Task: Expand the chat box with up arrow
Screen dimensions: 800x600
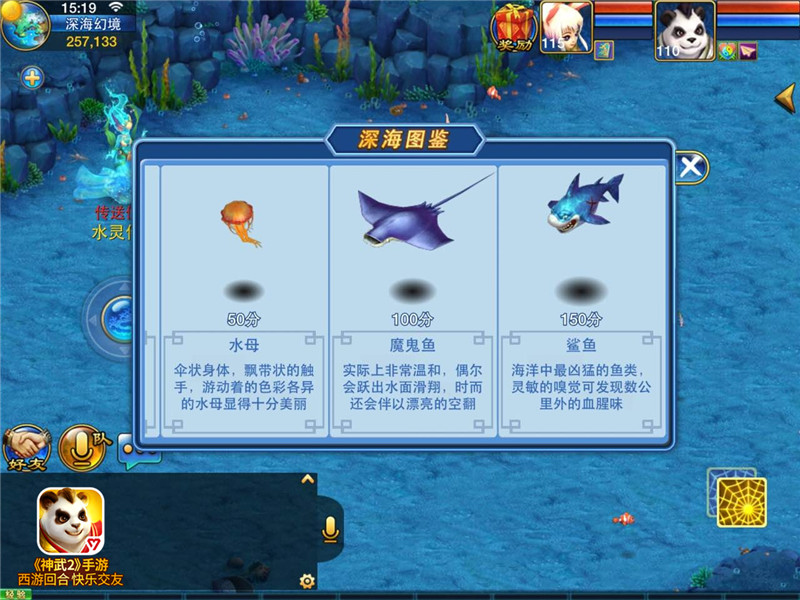Action: 307,479
